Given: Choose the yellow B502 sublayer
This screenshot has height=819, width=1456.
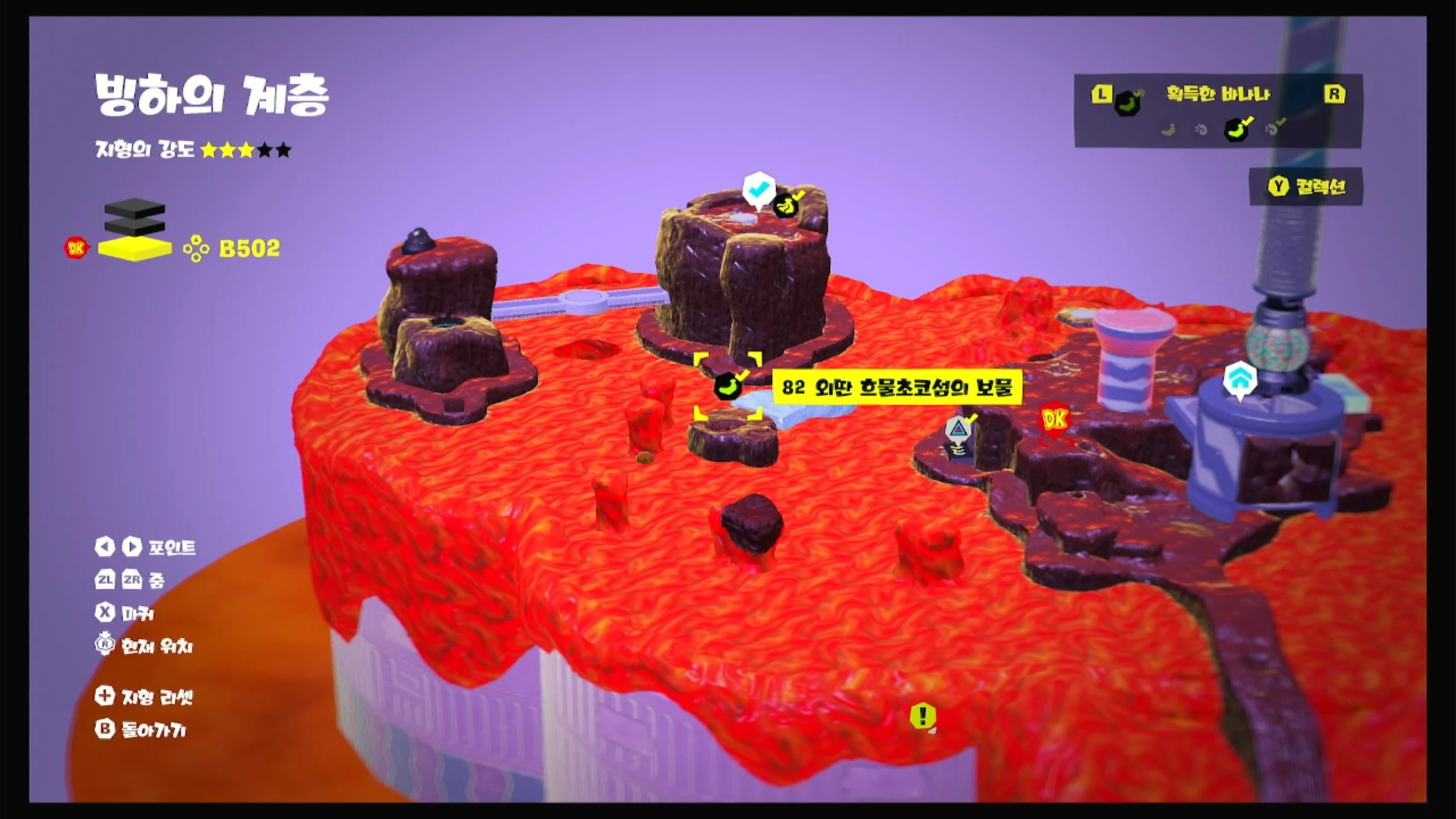Looking at the screenshot, I should tap(135, 249).
